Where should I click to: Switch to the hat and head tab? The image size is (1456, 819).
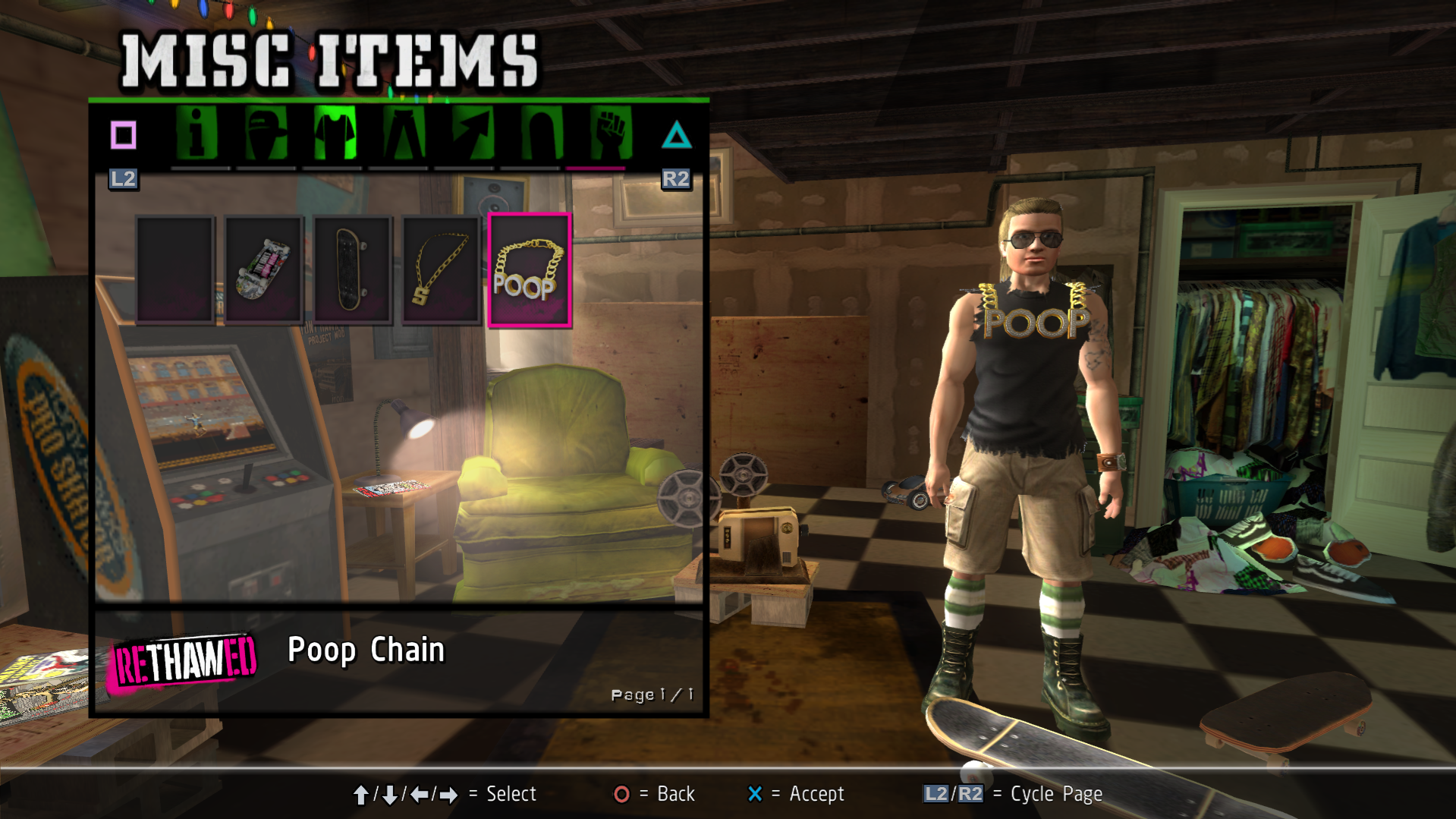pyautogui.click(x=266, y=134)
